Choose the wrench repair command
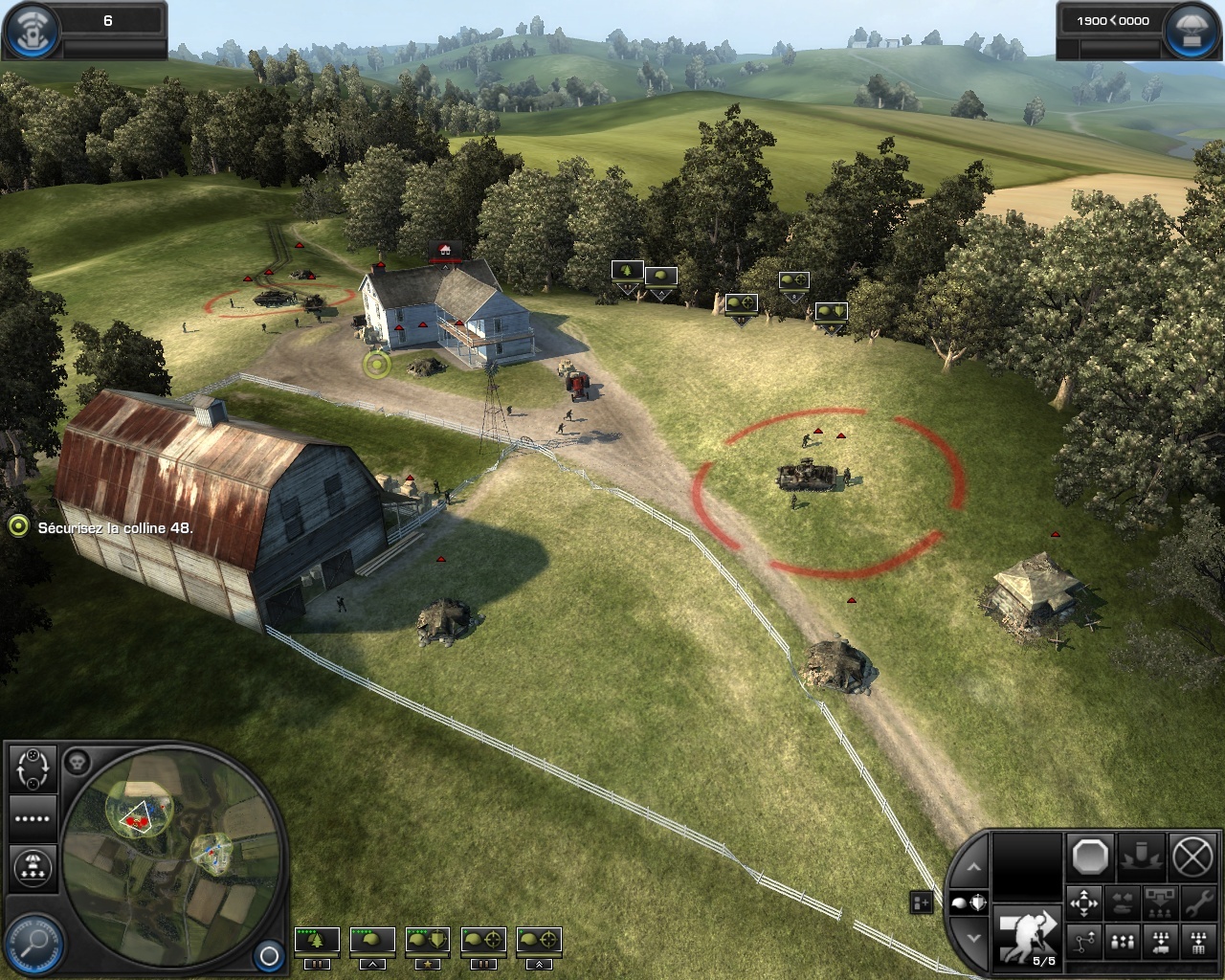Image resolution: width=1225 pixels, height=980 pixels. [x=1196, y=902]
